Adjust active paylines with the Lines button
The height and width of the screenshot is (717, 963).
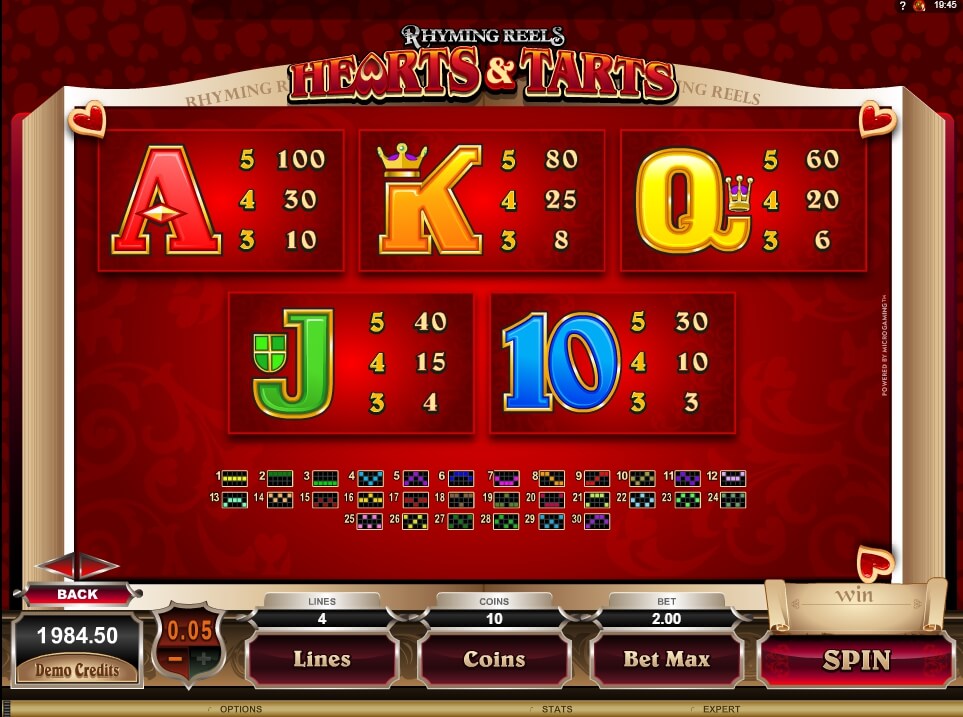(322, 659)
